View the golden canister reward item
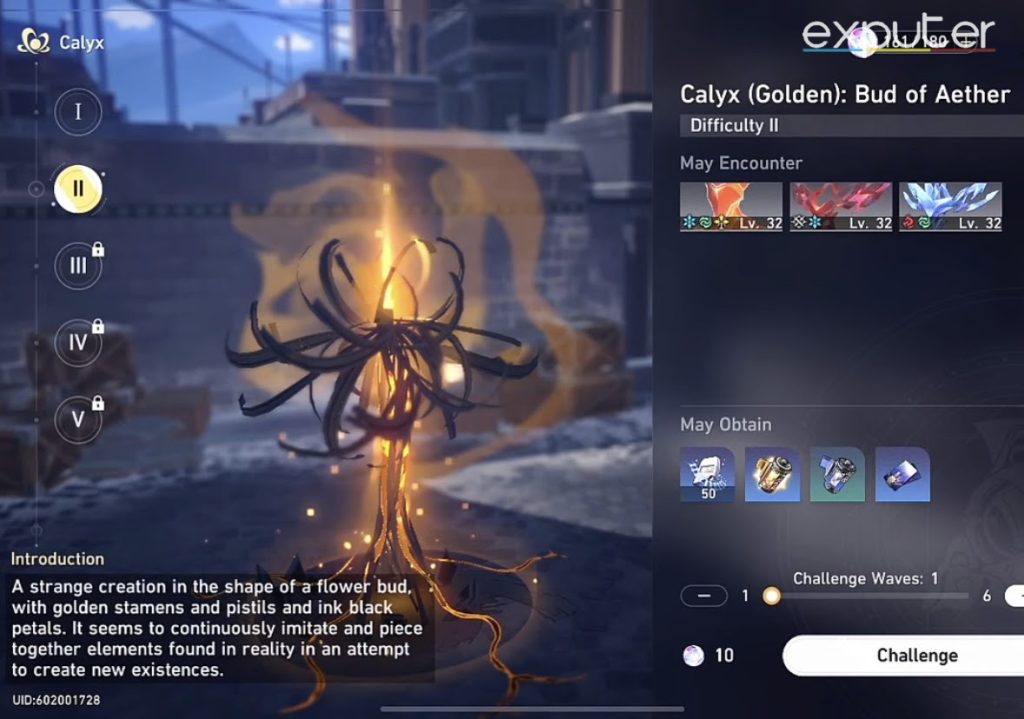 (772, 474)
